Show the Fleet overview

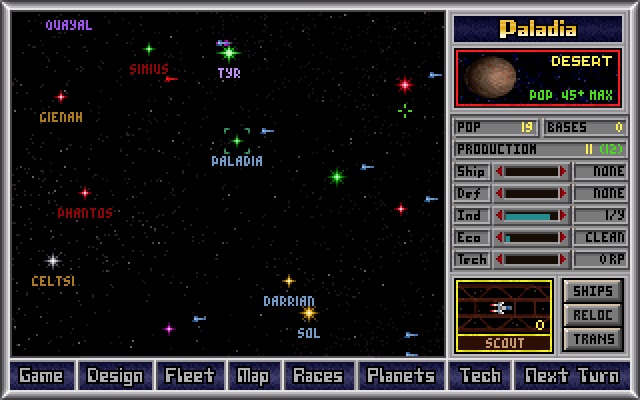click(189, 376)
